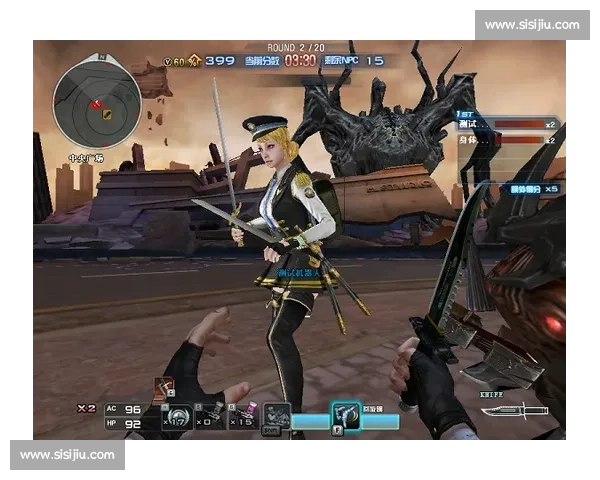Viewport: 600px width, 480px height.
Task: Select the pink item slot showing x15
Action: [243, 416]
